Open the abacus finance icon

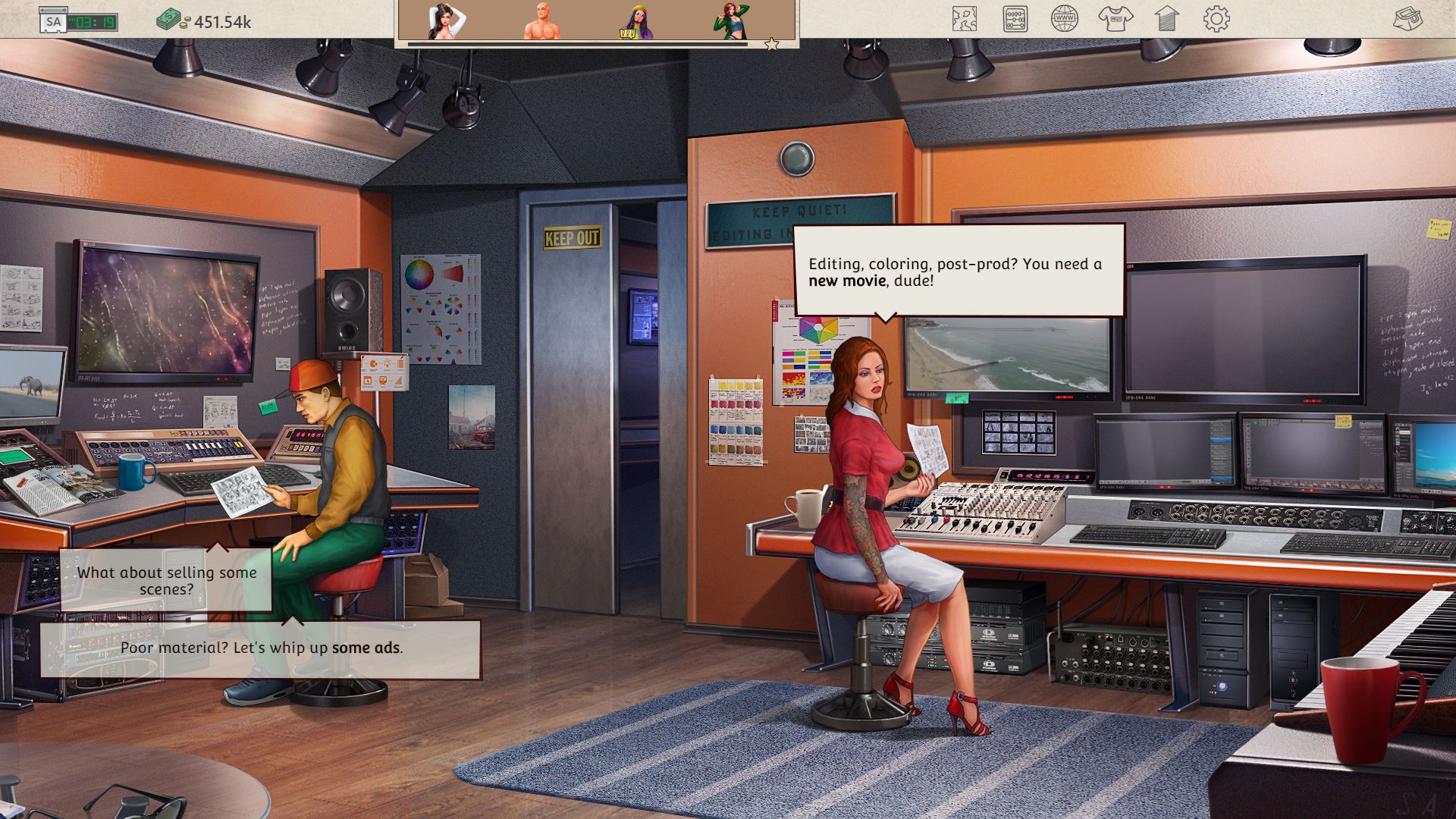1015,19
